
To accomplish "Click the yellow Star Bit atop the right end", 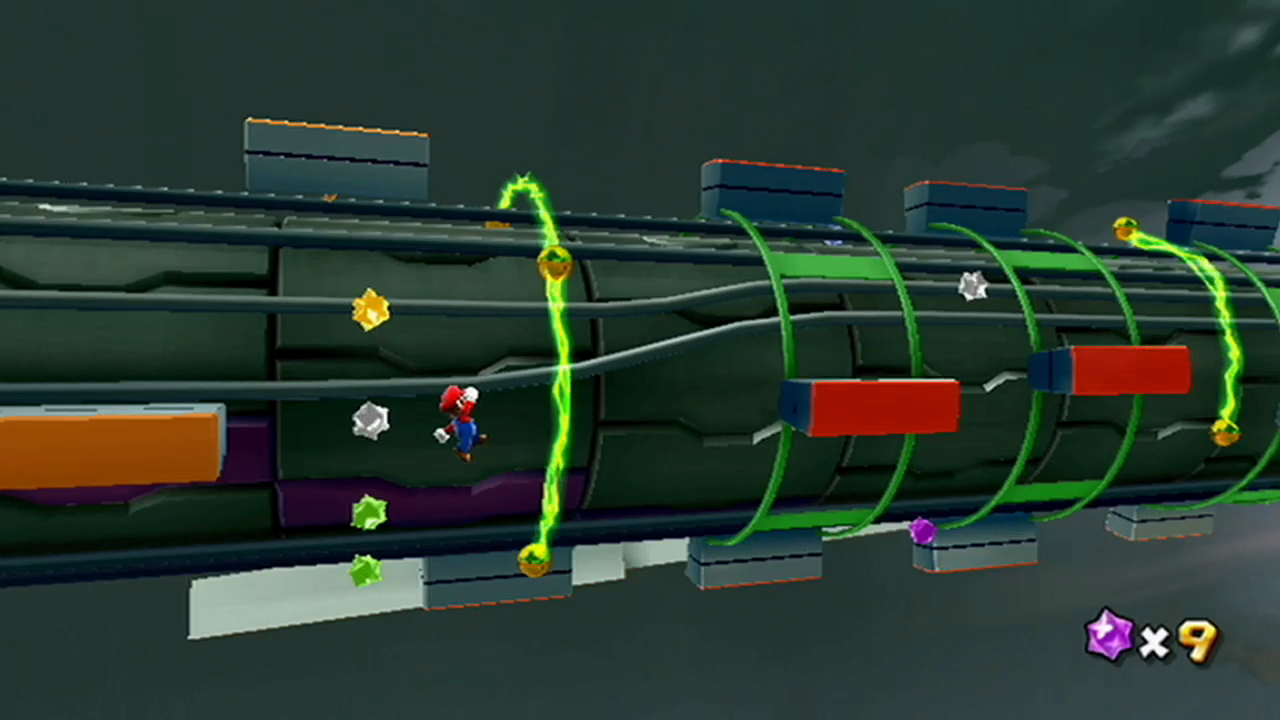I will point(1128,228).
